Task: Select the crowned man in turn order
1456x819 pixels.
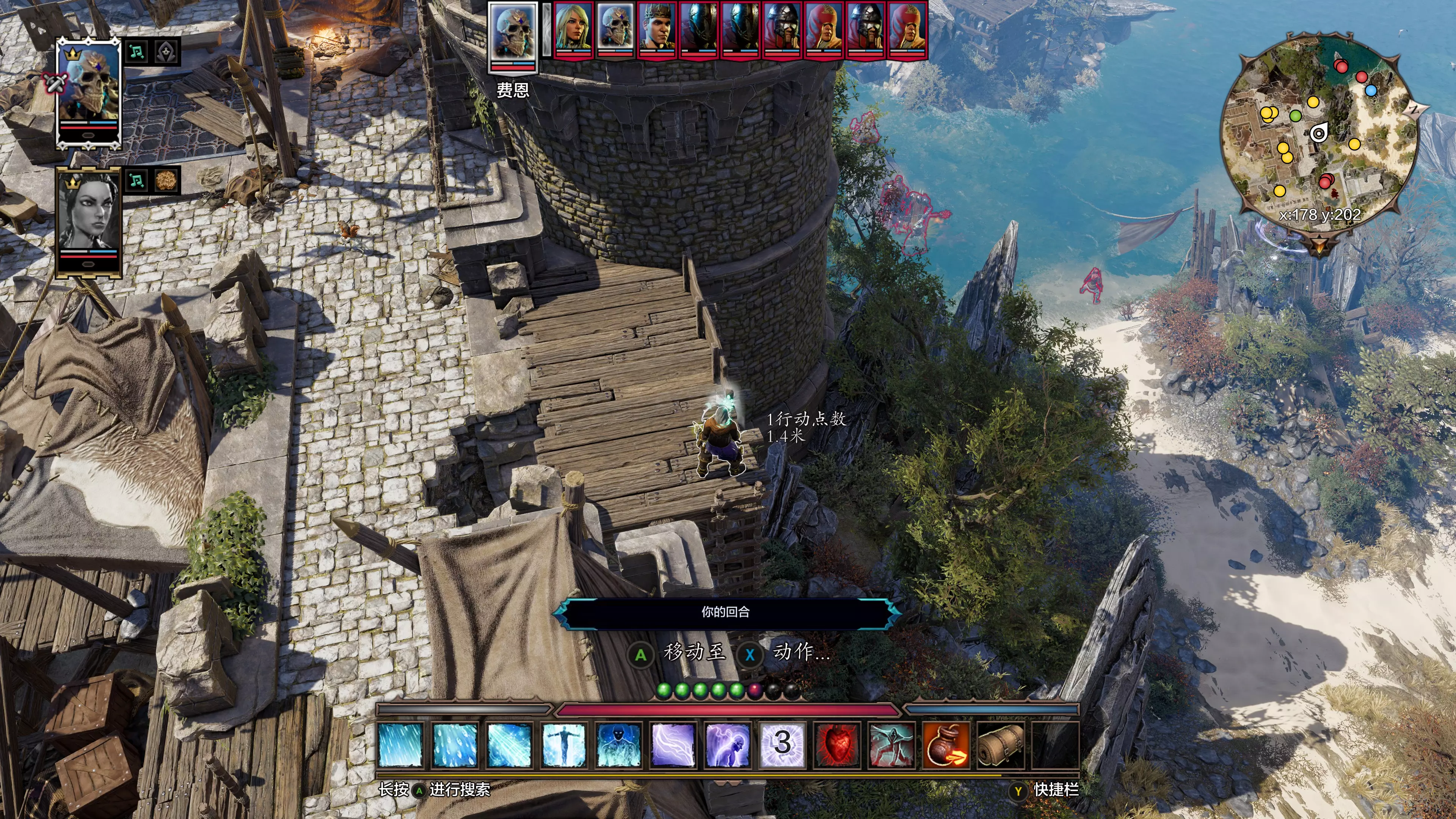Action: coord(657,30)
